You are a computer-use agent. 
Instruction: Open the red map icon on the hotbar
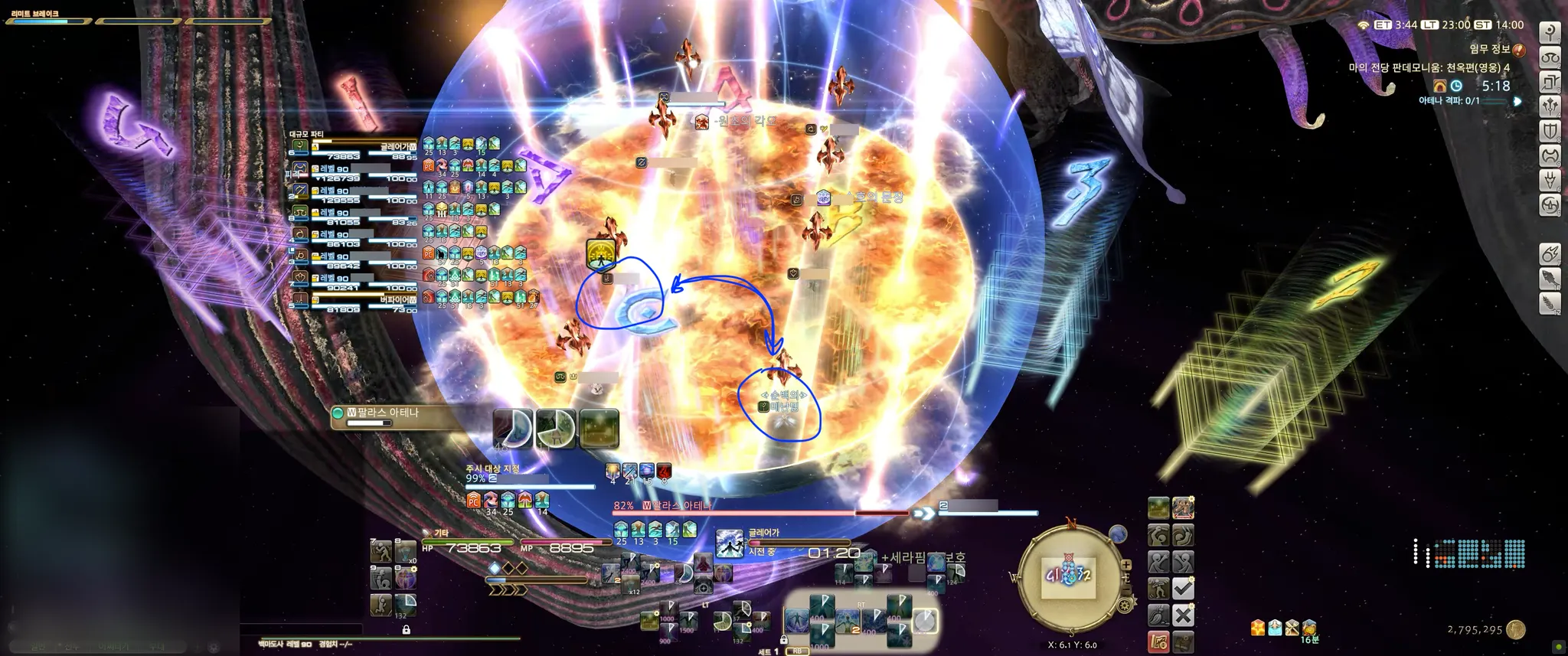click(x=1158, y=641)
